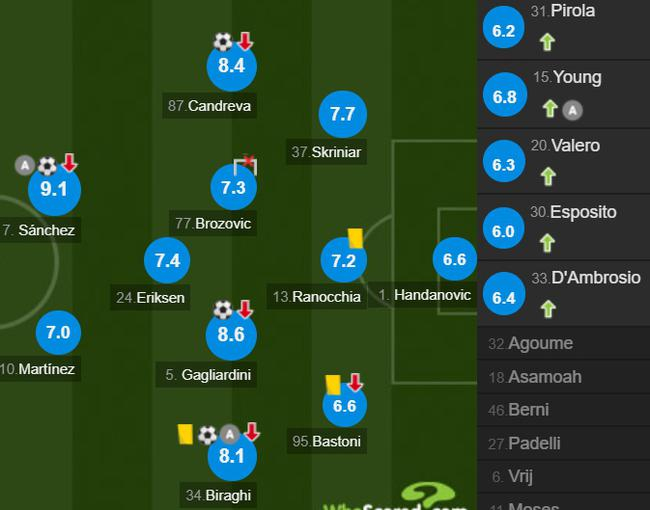Select unused substitute Agoume

pyautogui.click(x=563, y=343)
